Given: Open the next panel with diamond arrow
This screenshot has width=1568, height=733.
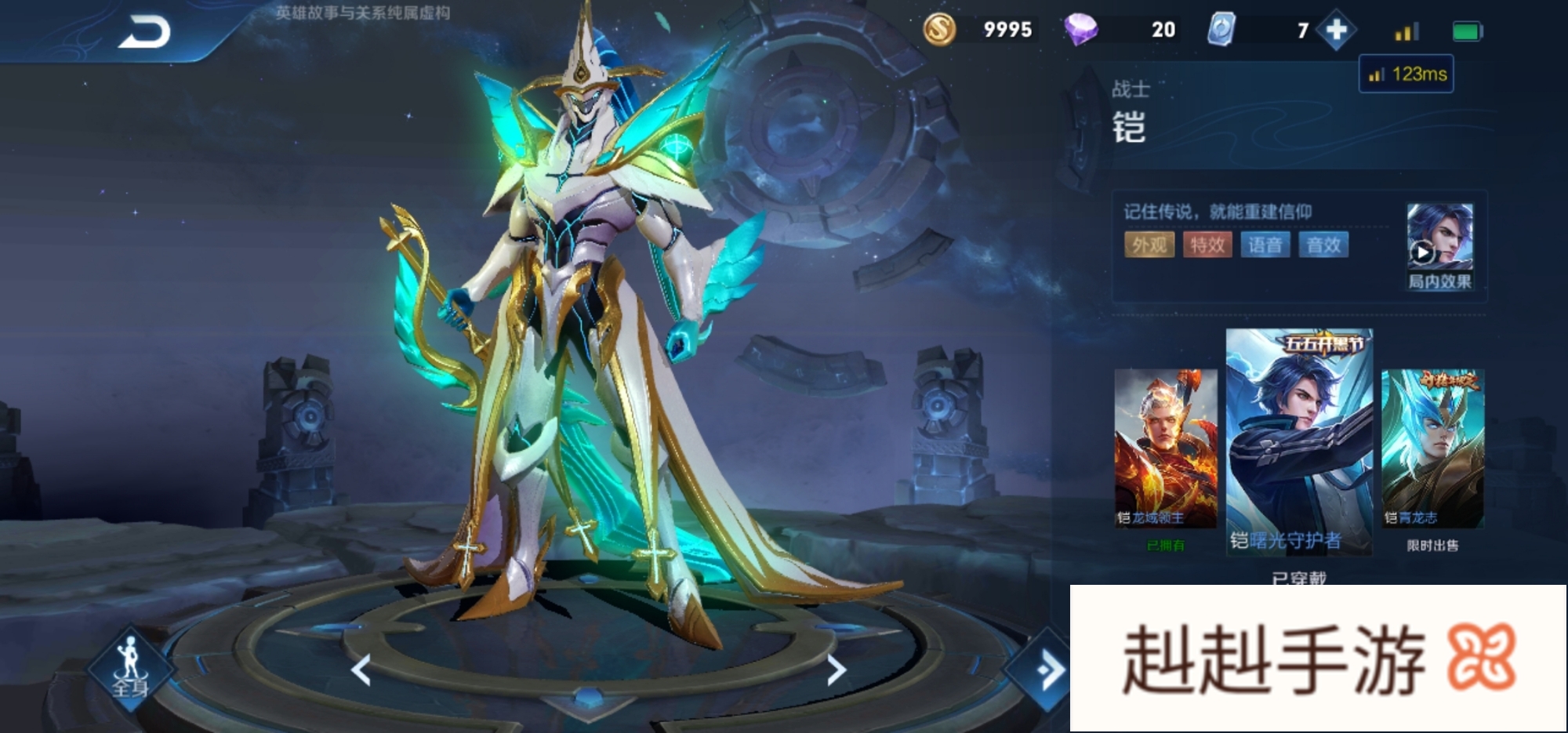Looking at the screenshot, I should coord(1047,670).
